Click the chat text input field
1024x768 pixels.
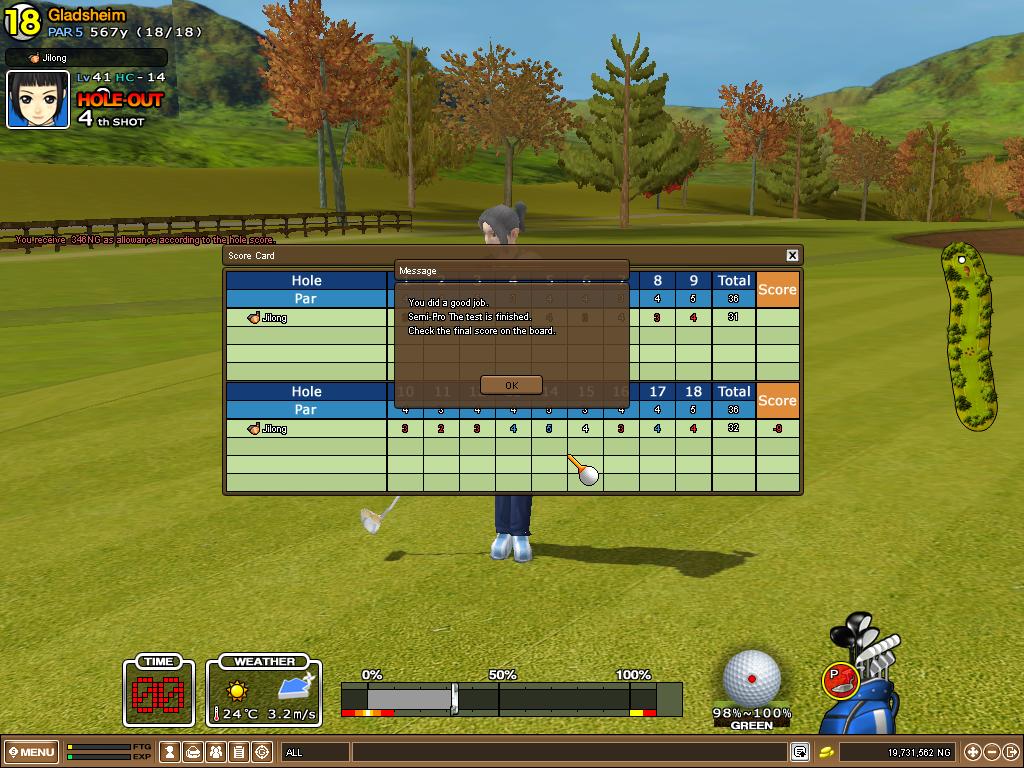pos(568,752)
